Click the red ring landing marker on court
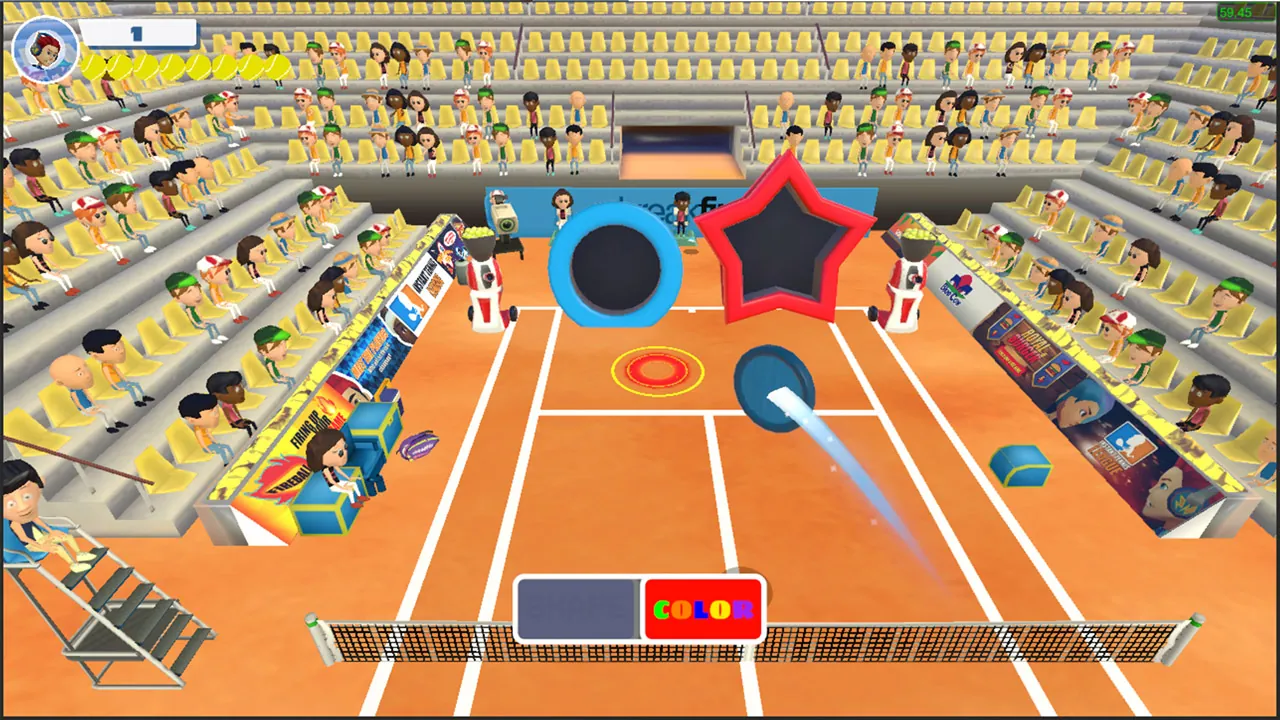Screen dimensions: 1280x720 pyautogui.click(x=658, y=370)
